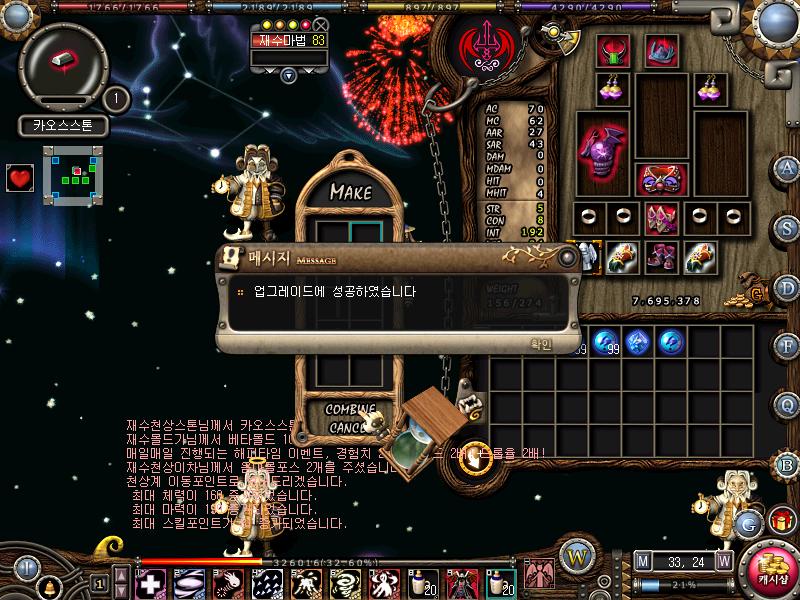Image resolution: width=800 pixels, height=600 pixels.
Task: Cancel the Make crafting window
Action: [349, 427]
